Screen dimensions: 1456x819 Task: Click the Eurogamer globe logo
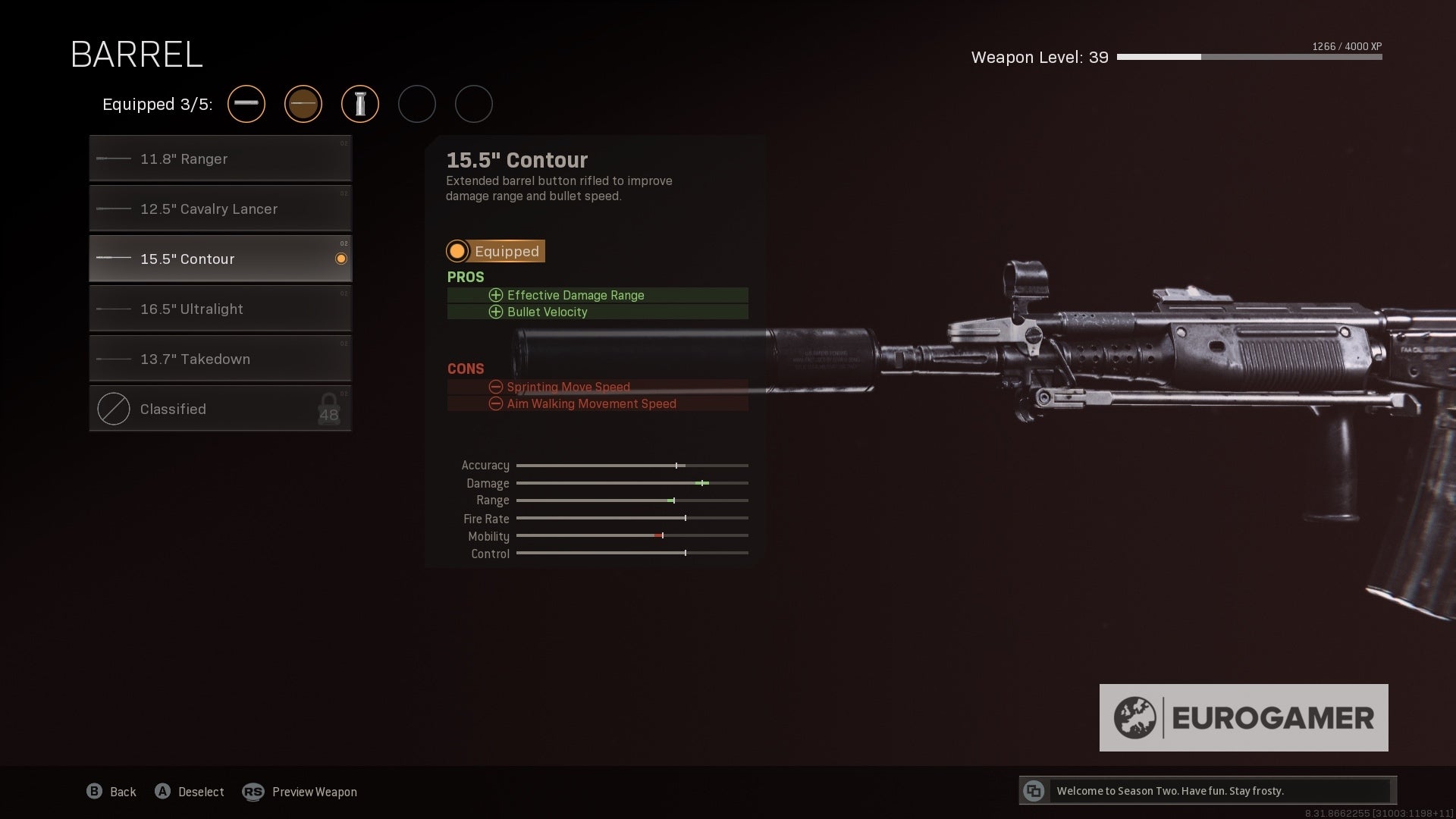1134,716
